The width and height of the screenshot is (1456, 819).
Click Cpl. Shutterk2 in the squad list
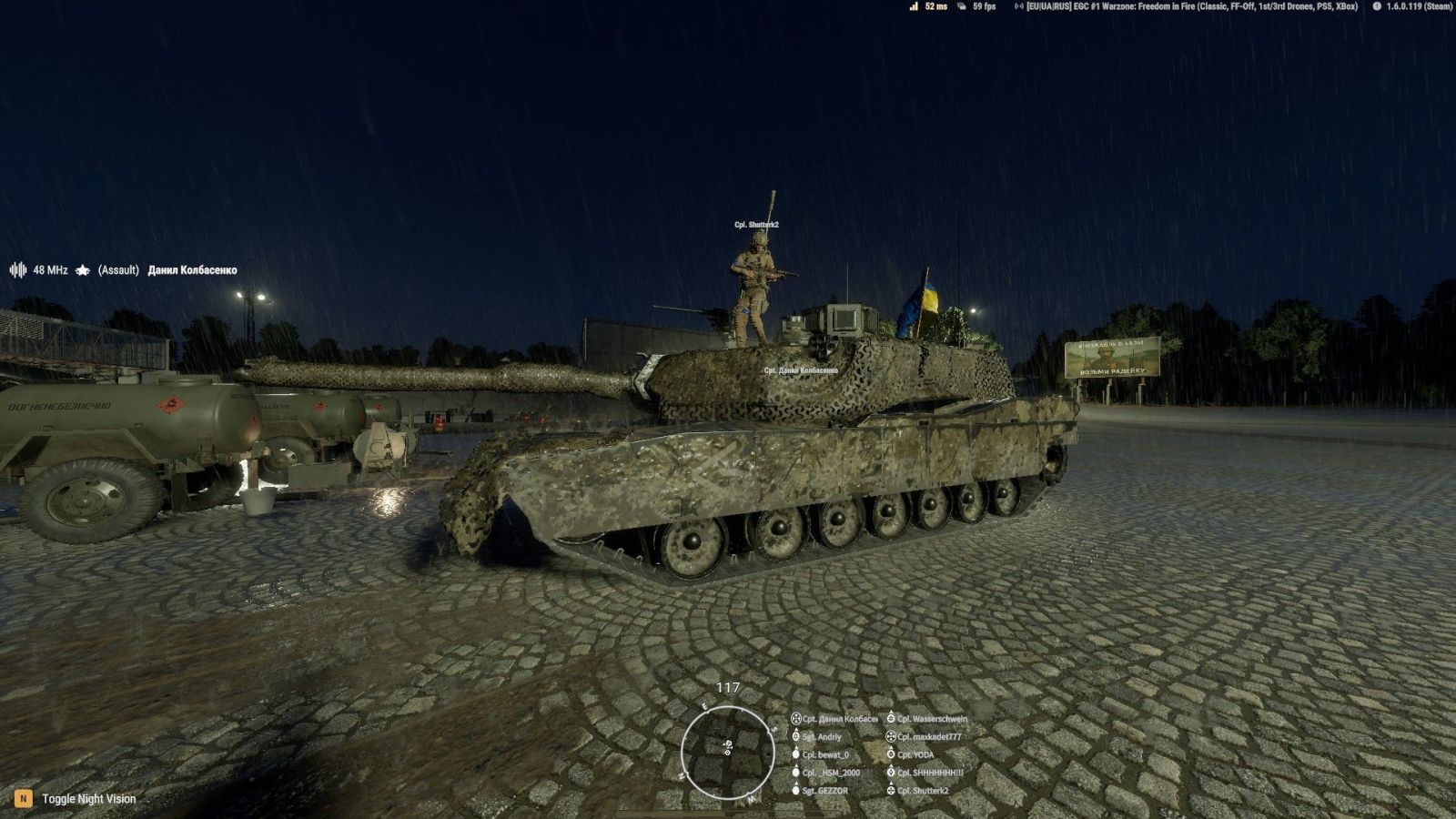pos(923,791)
